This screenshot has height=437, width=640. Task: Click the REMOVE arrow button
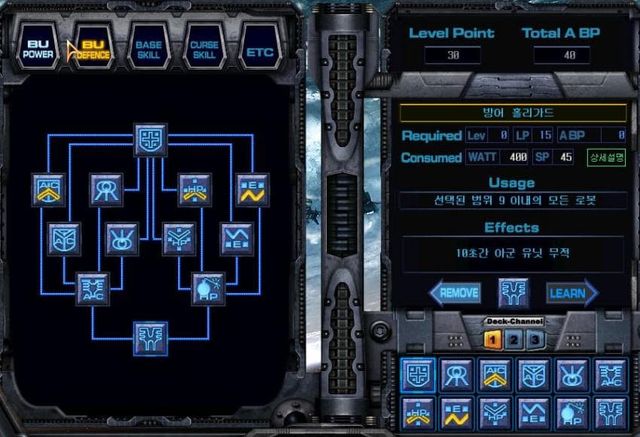pos(459,293)
